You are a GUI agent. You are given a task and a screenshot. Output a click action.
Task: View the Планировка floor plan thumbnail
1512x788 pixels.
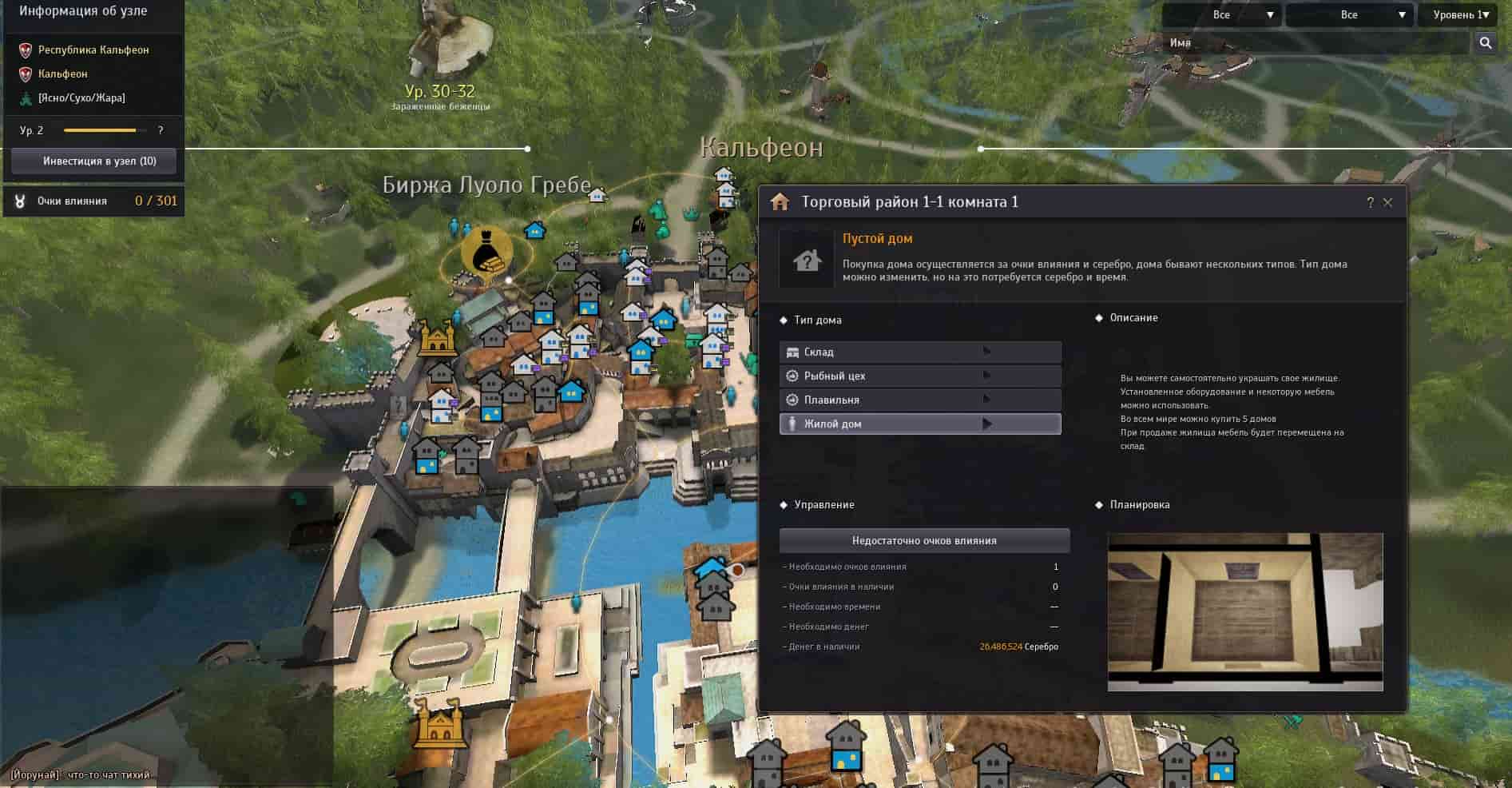(x=1244, y=611)
